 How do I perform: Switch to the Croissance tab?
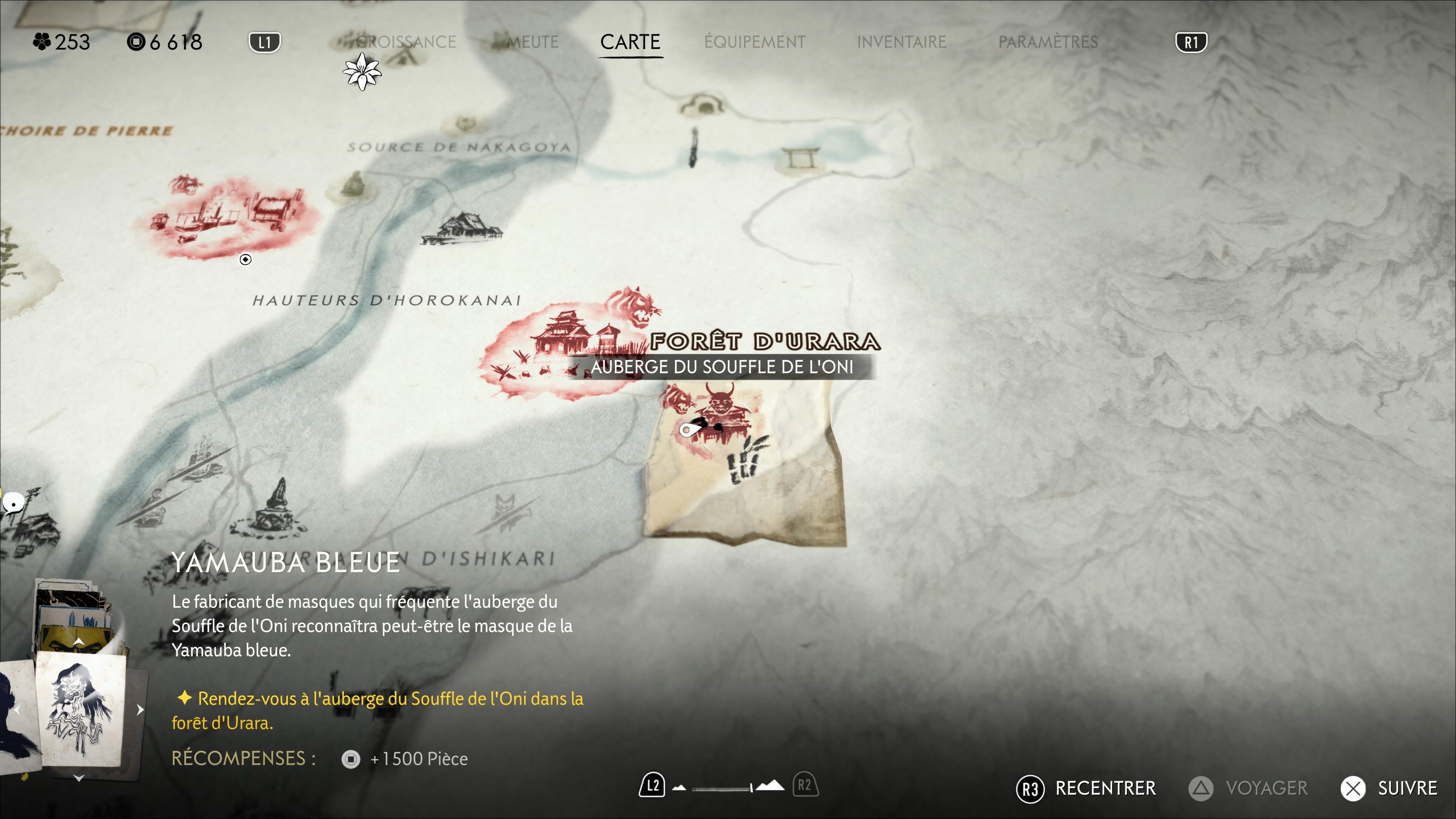tap(406, 42)
